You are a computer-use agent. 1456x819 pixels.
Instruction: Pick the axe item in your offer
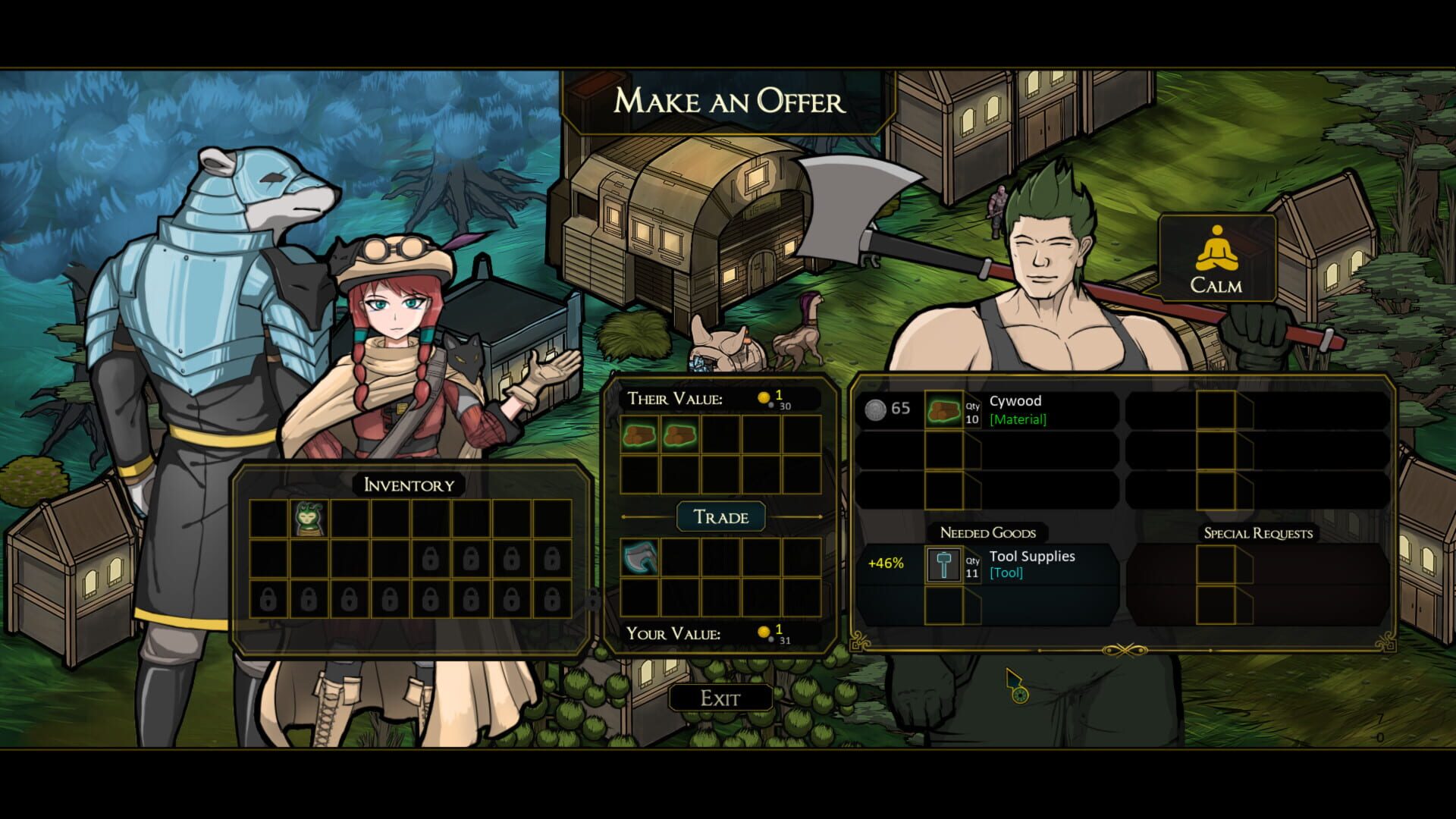click(x=640, y=558)
